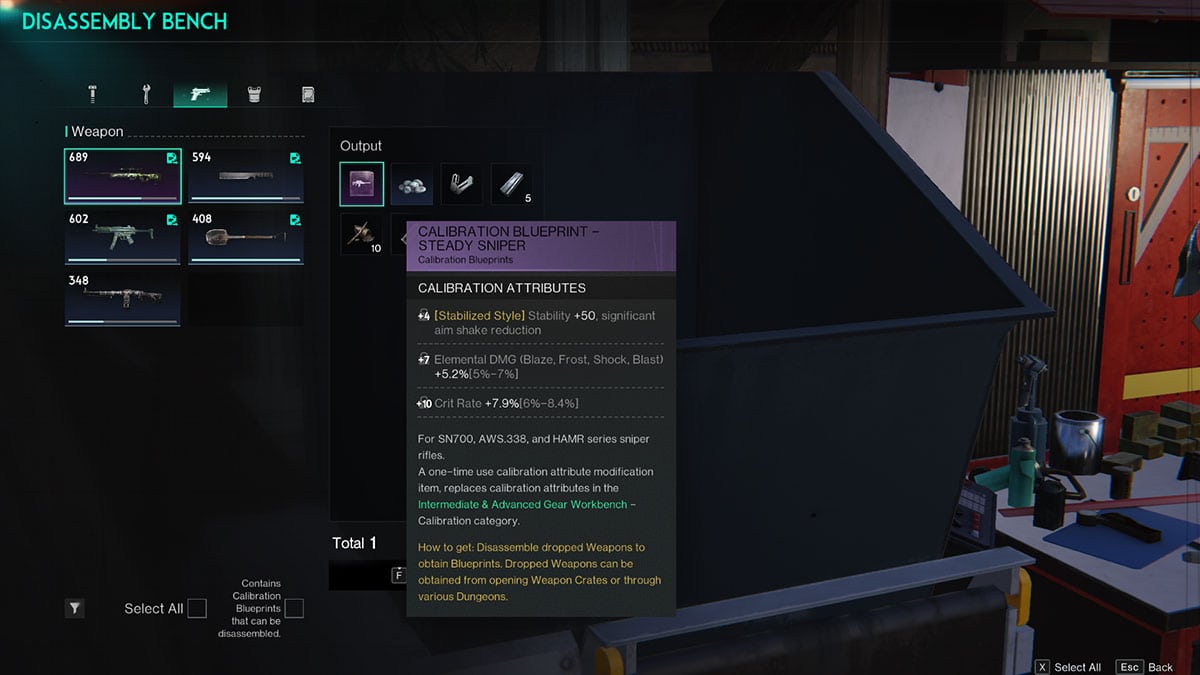Select the last tab with document icon
1200x675 pixels.
[308, 94]
